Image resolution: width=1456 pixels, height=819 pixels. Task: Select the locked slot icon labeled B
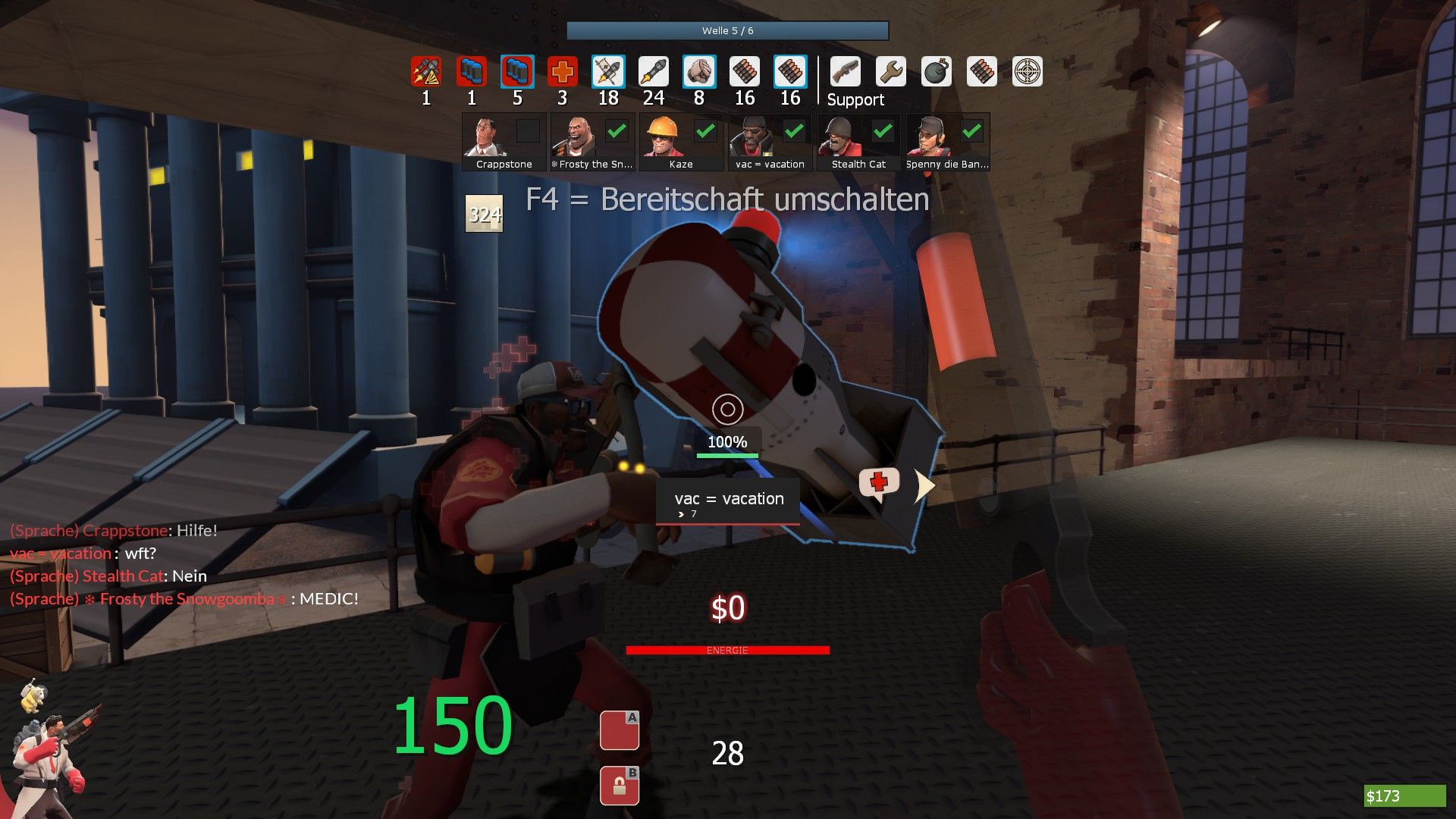tap(620, 786)
